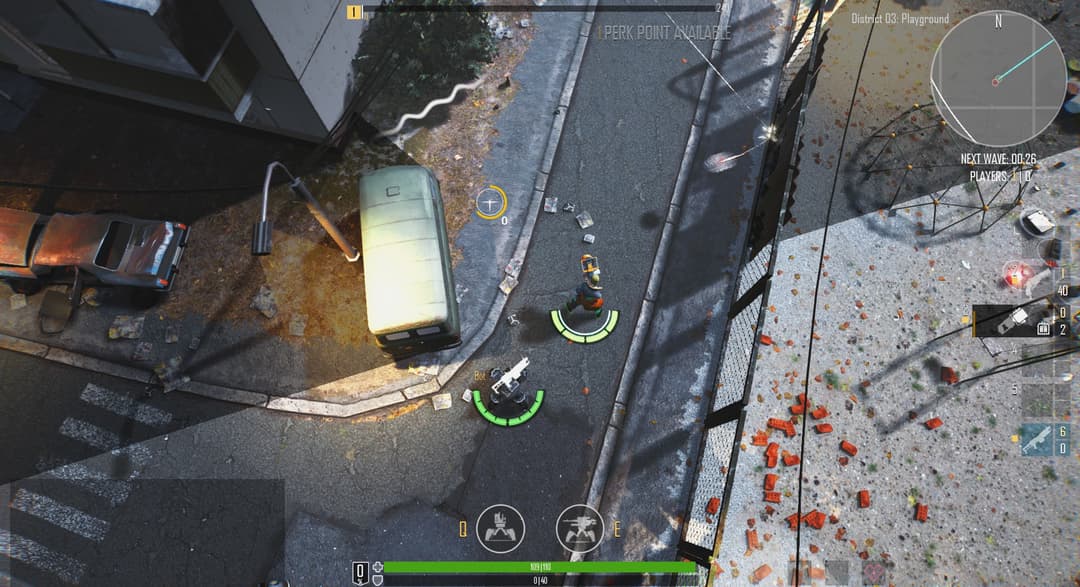Screen dimensions: 1080x587
Task: Select the blue assault rifle weapon slot
Action: pos(1037,439)
